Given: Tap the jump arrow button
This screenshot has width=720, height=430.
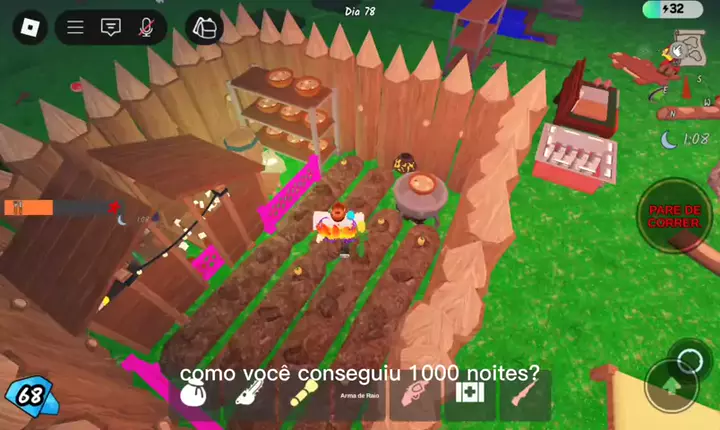Looking at the screenshot, I should 669,385.
